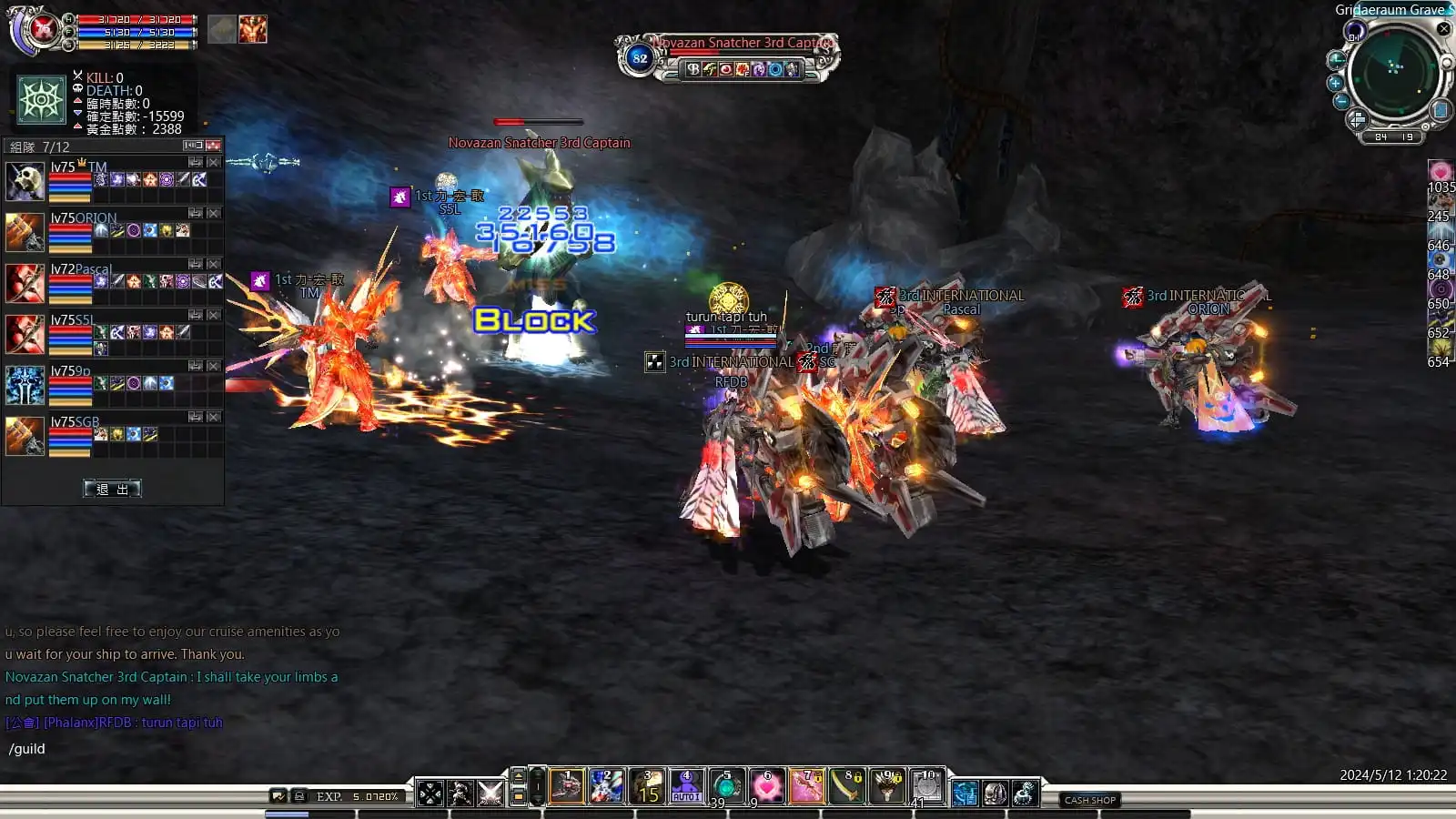Close the minimap with its X button
Viewport: 1456px width, 819px height.
point(1443,29)
